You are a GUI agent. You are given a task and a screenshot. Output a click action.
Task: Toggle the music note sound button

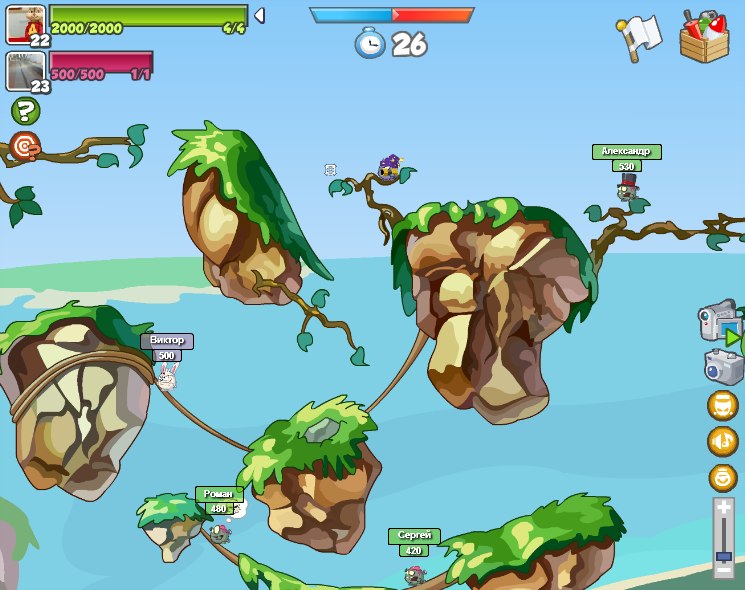click(x=722, y=441)
